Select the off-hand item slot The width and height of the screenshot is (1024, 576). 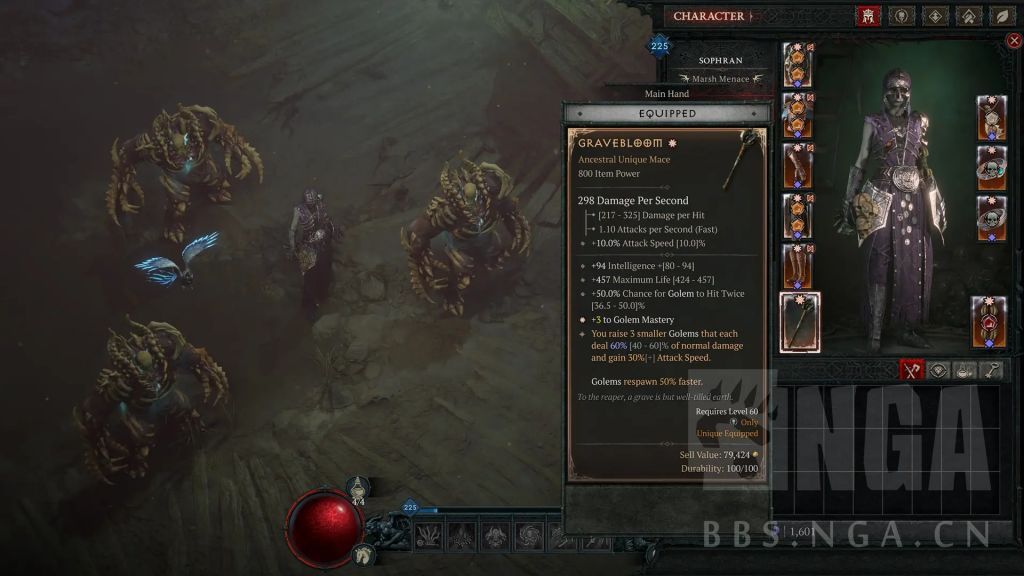[x=990, y=321]
